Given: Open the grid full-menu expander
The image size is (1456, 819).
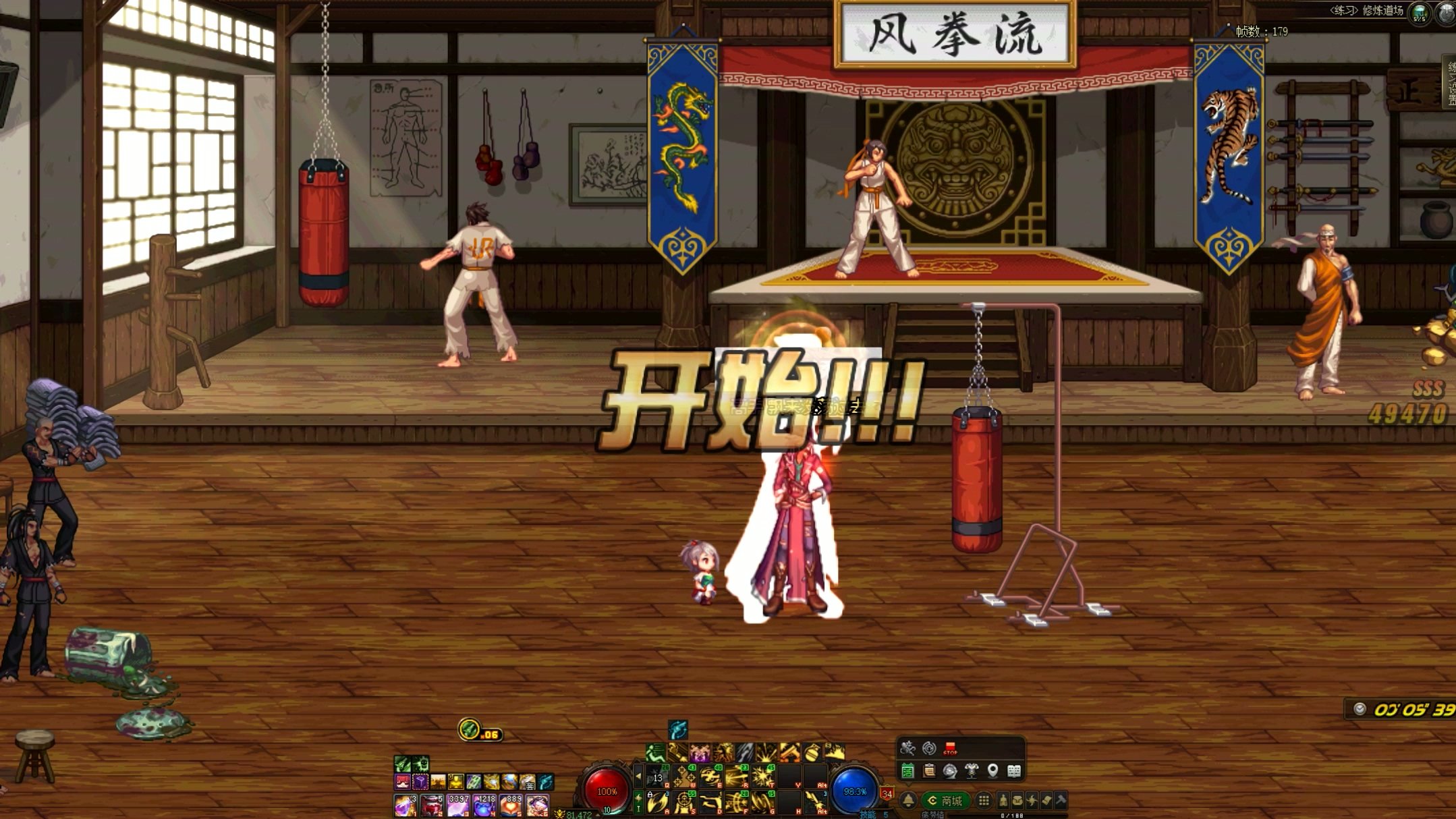Looking at the screenshot, I should tap(984, 801).
